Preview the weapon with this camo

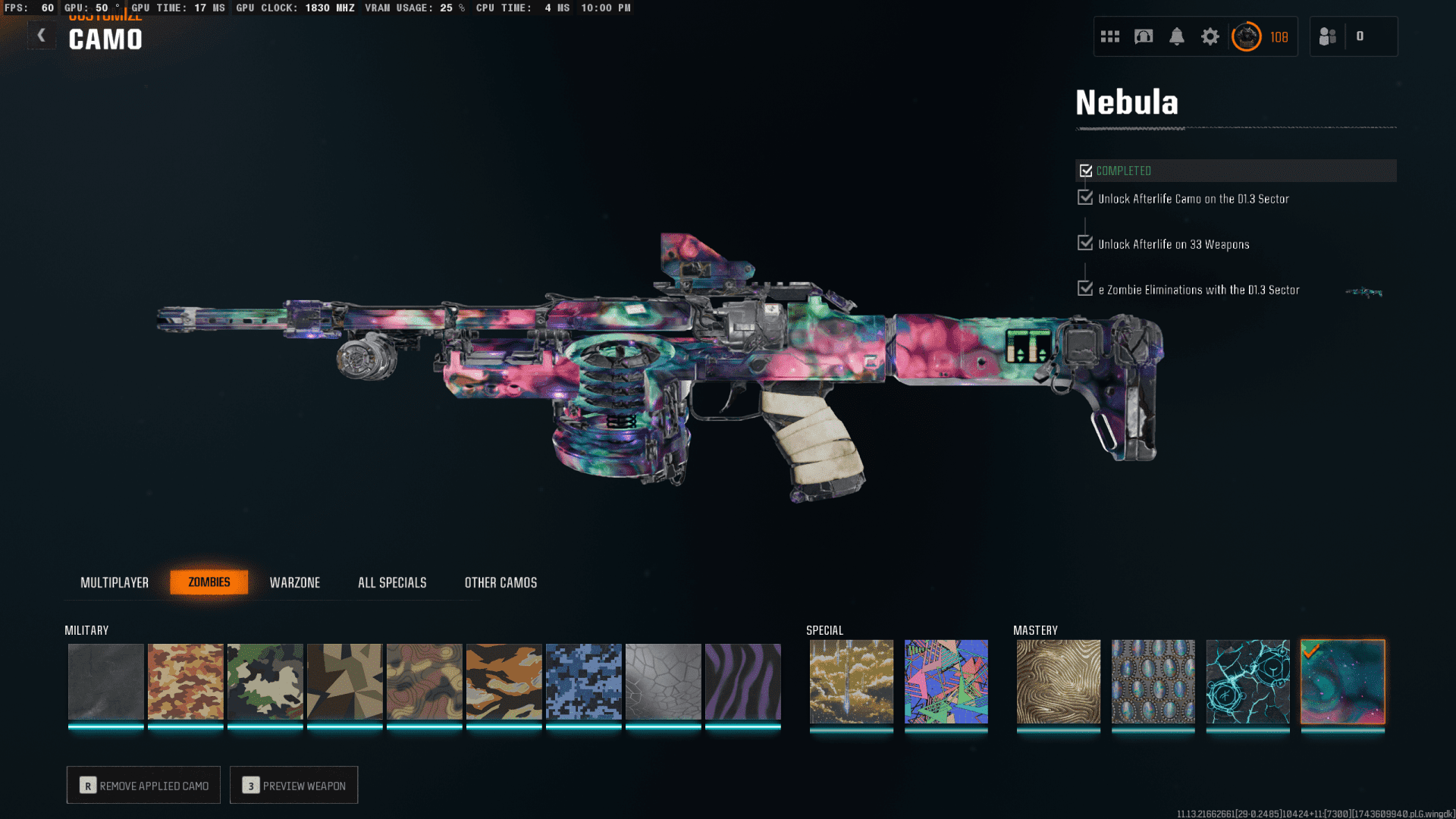point(293,786)
